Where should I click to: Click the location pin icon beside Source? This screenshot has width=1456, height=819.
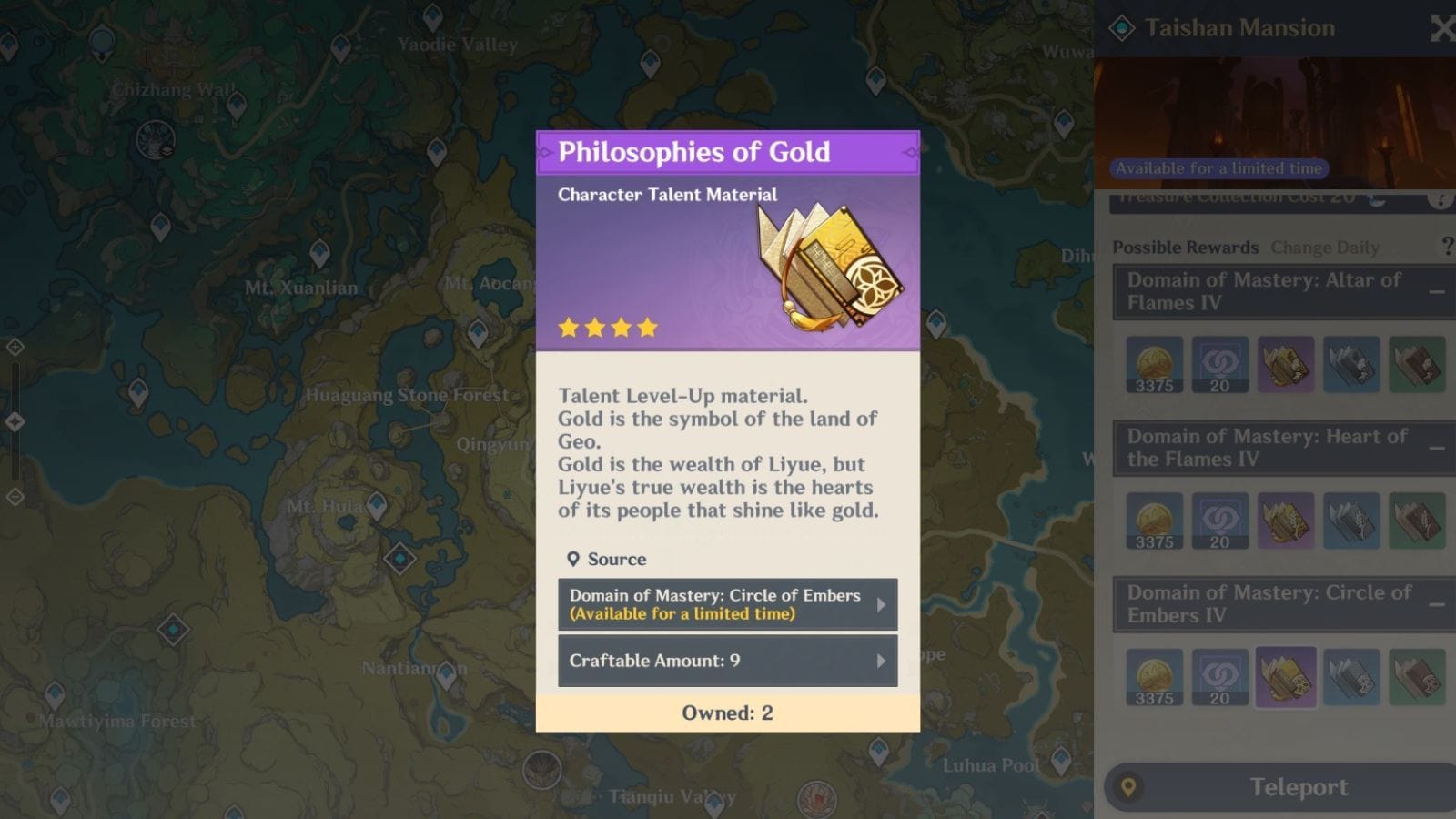(x=574, y=559)
